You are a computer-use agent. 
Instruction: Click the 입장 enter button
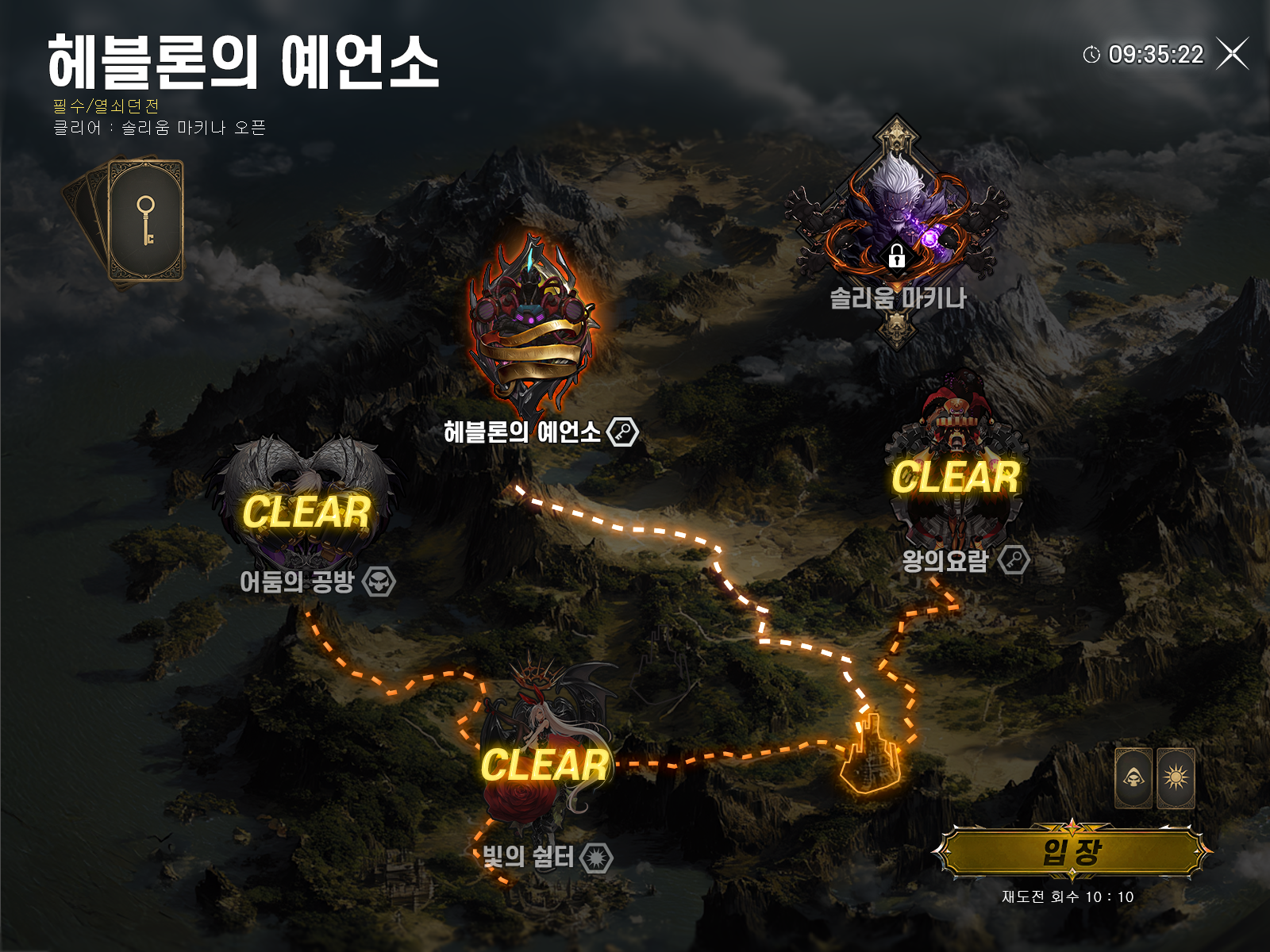click(x=1072, y=853)
